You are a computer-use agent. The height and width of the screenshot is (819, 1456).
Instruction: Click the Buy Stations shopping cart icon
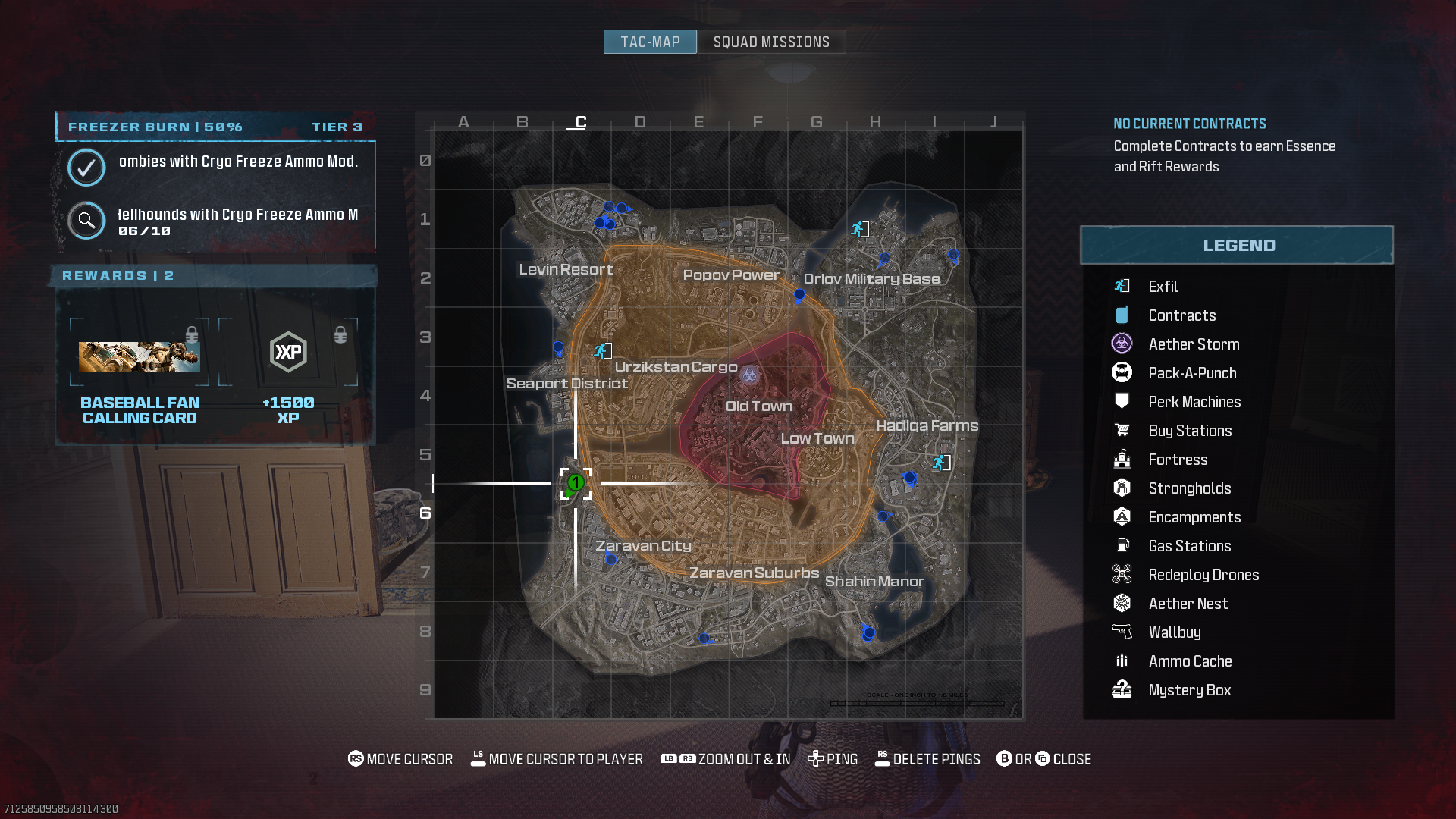coord(1122,430)
